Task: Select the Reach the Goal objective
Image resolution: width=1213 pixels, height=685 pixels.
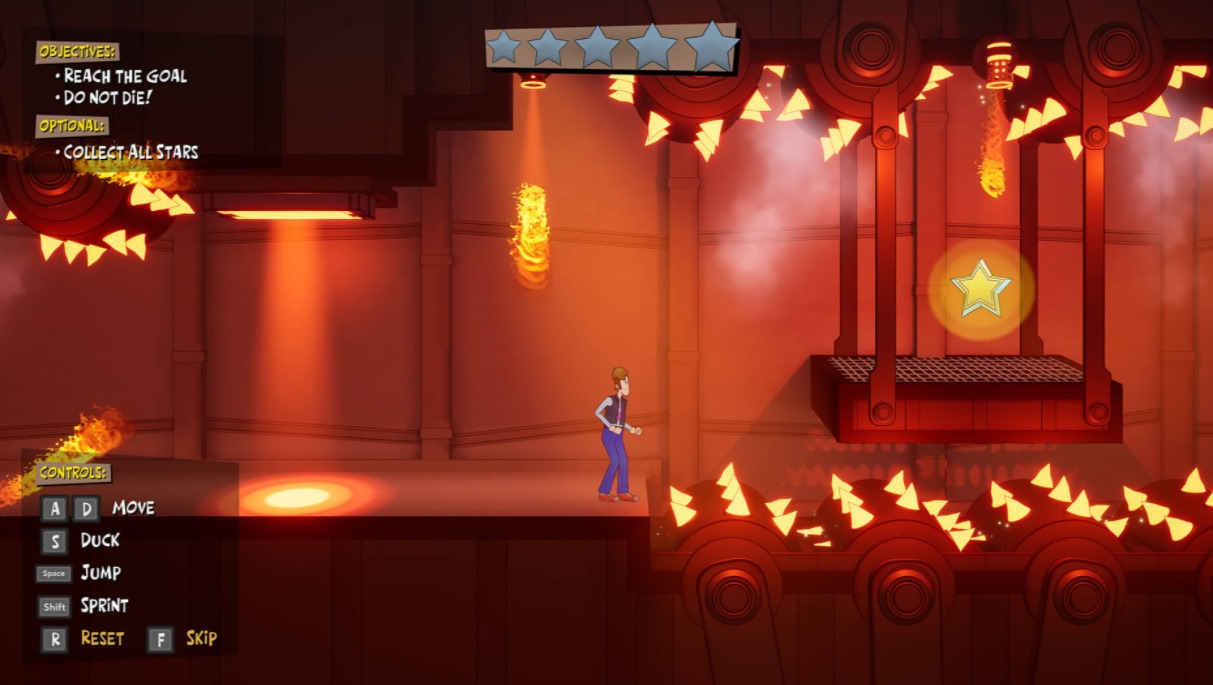Action: click(124, 76)
